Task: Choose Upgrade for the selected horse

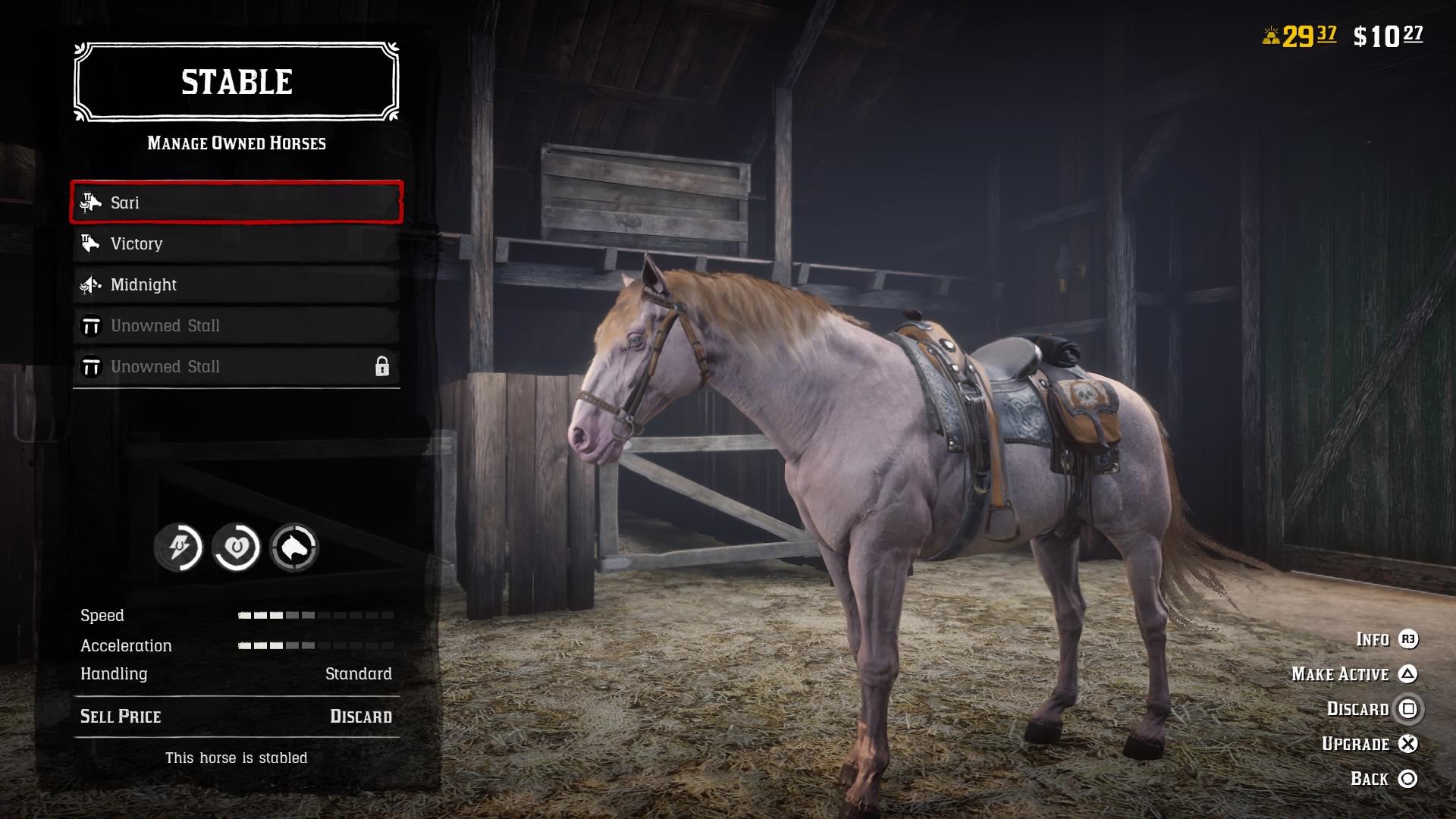Action: (x=1357, y=744)
